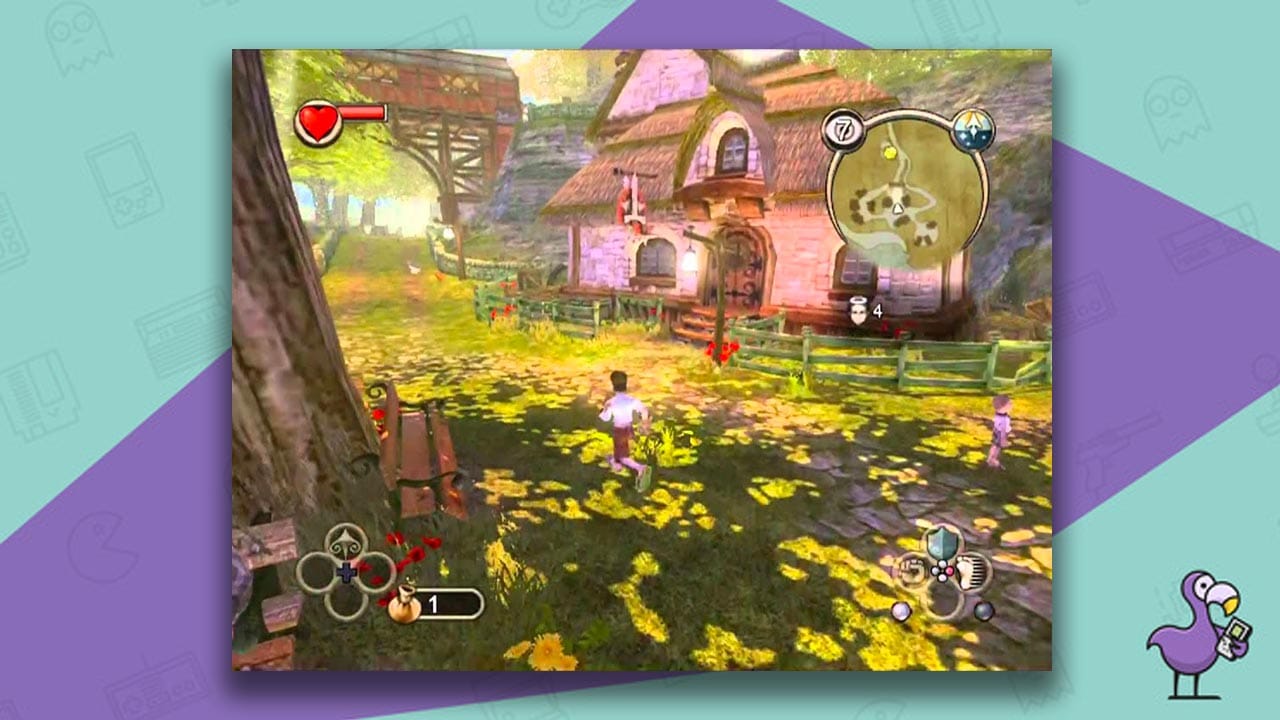
Task: Select the haloed villager face icon
Action: 859,311
